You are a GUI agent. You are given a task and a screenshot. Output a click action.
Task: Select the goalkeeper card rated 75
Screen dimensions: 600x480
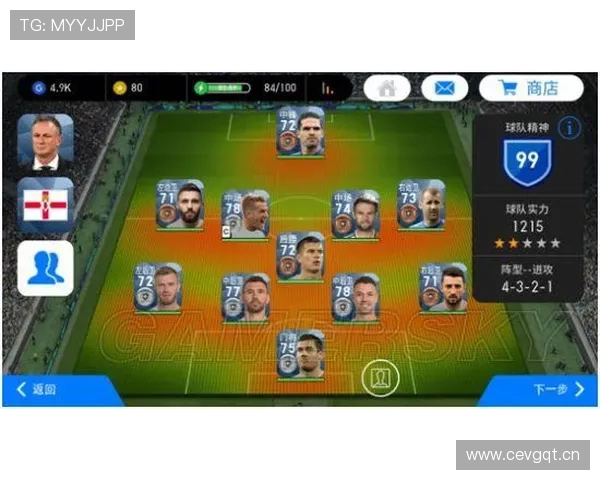[300, 354]
